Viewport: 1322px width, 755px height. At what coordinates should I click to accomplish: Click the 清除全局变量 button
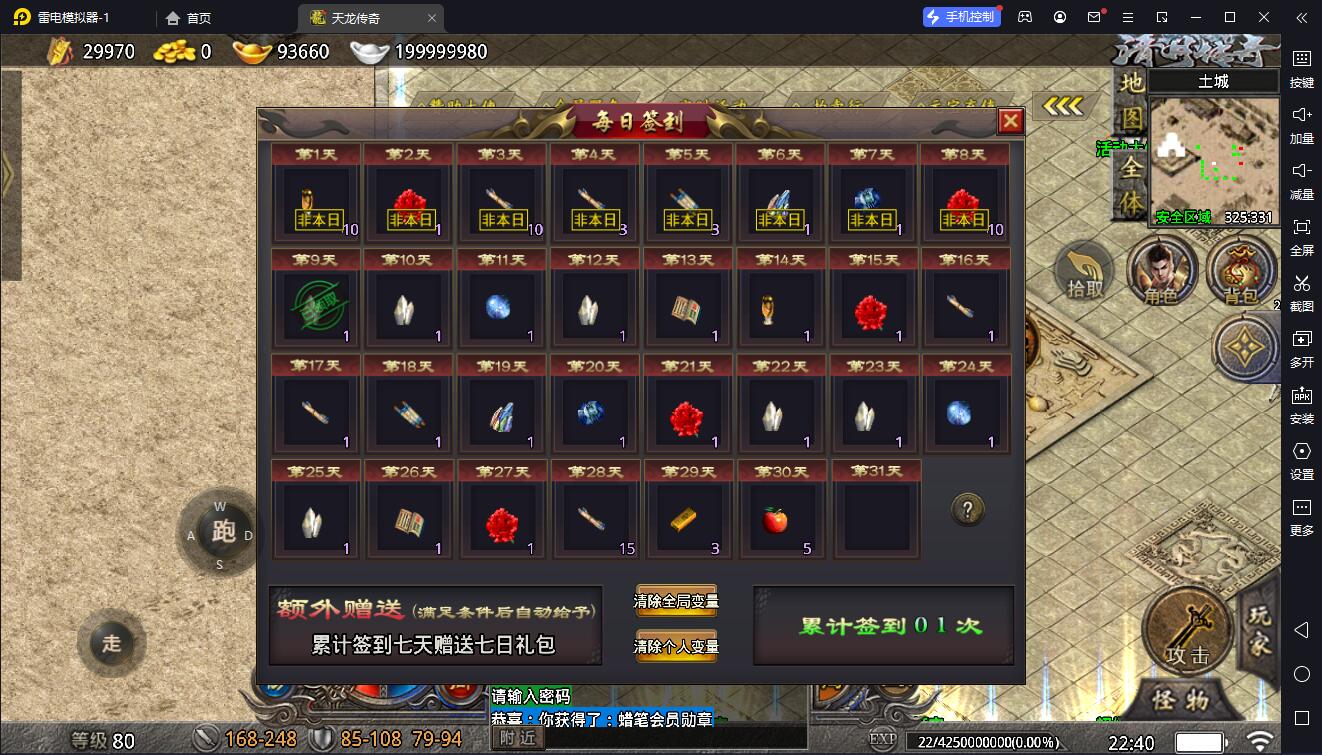point(676,601)
